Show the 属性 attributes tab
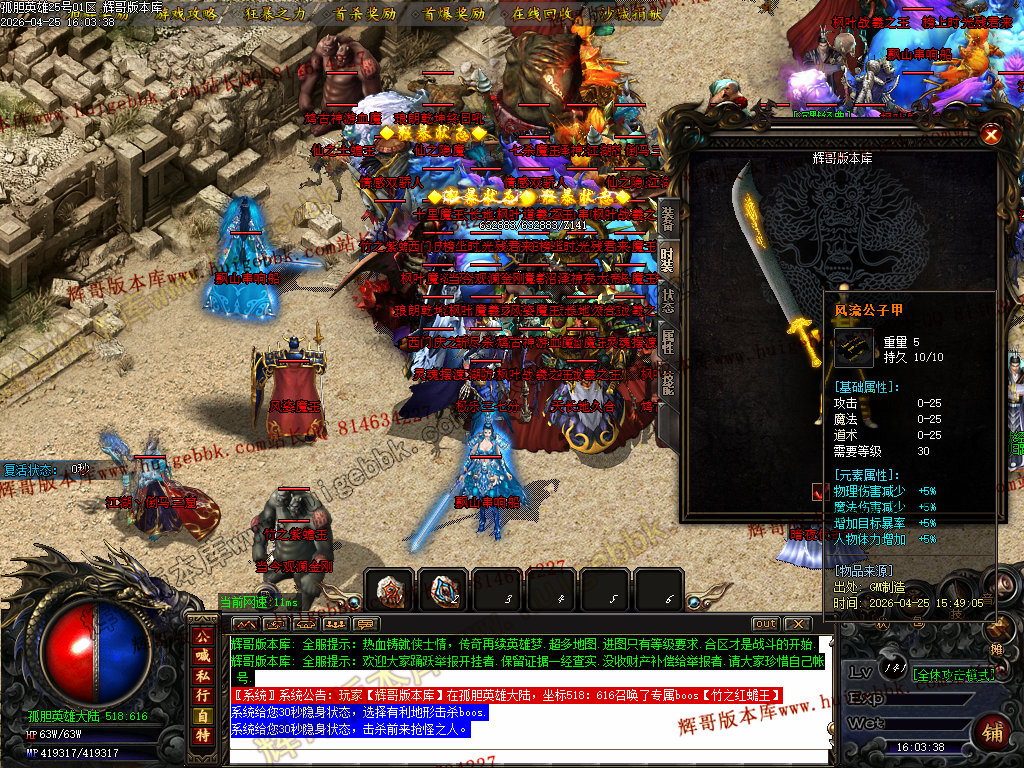 pos(668,343)
